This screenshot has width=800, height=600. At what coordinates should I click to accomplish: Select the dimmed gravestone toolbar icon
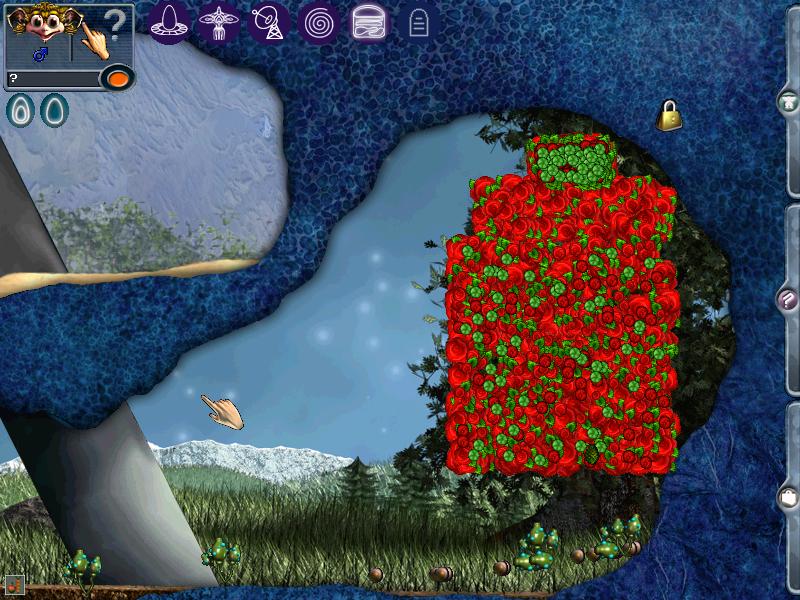[419, 22]
